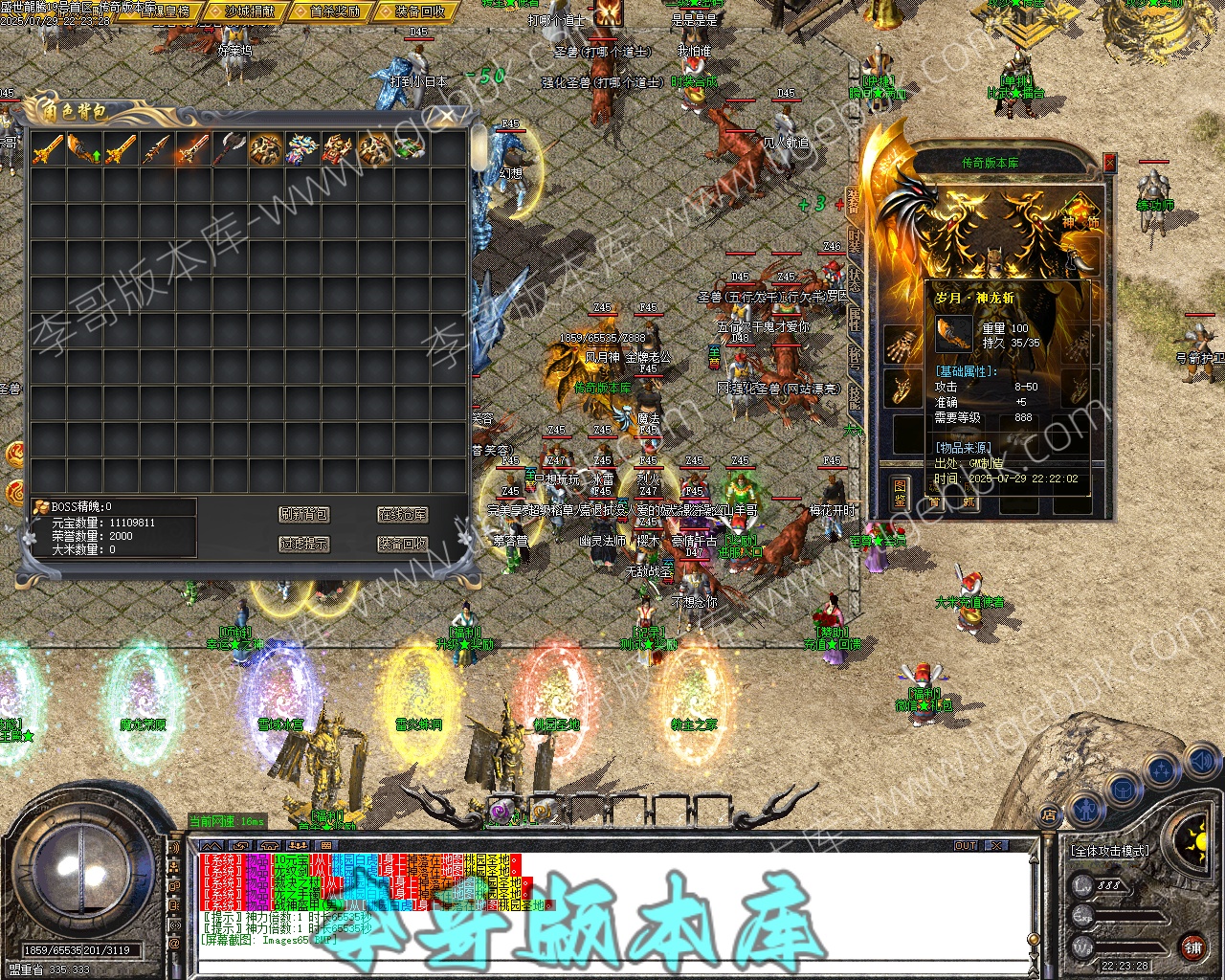Image resolution: width=1225 pixels, height=980 pixels.
Task: Switch to the 状态 tab
Action: click(x=854, y=279)
